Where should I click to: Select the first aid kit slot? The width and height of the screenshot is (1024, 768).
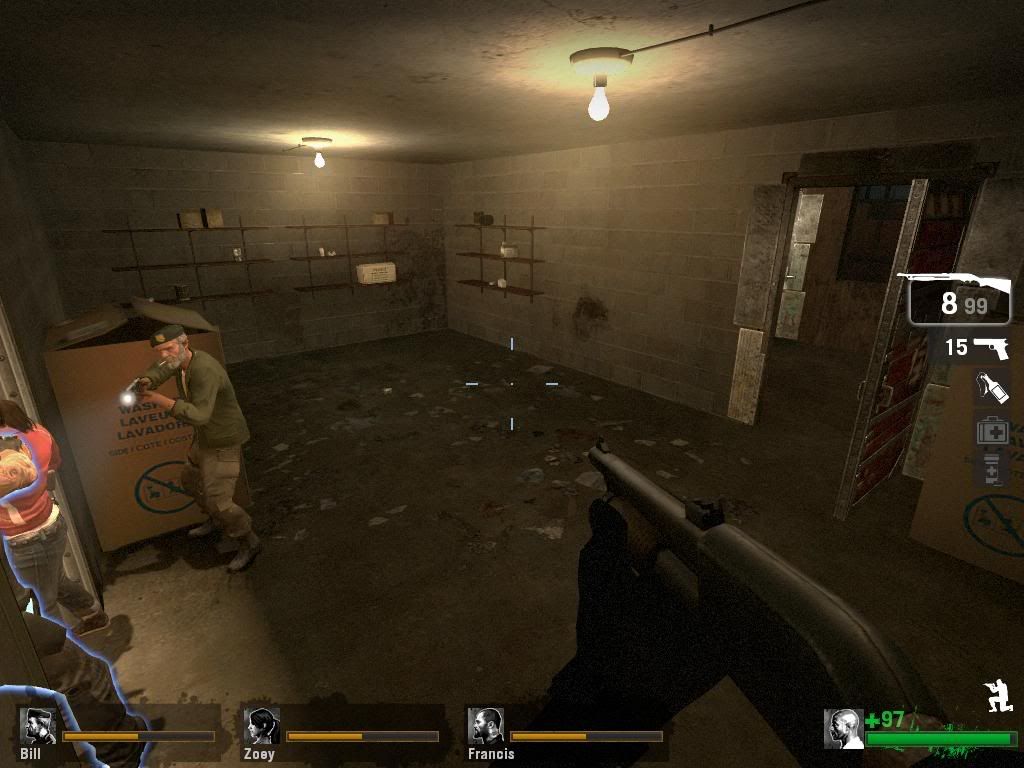(x=991, y=430)
